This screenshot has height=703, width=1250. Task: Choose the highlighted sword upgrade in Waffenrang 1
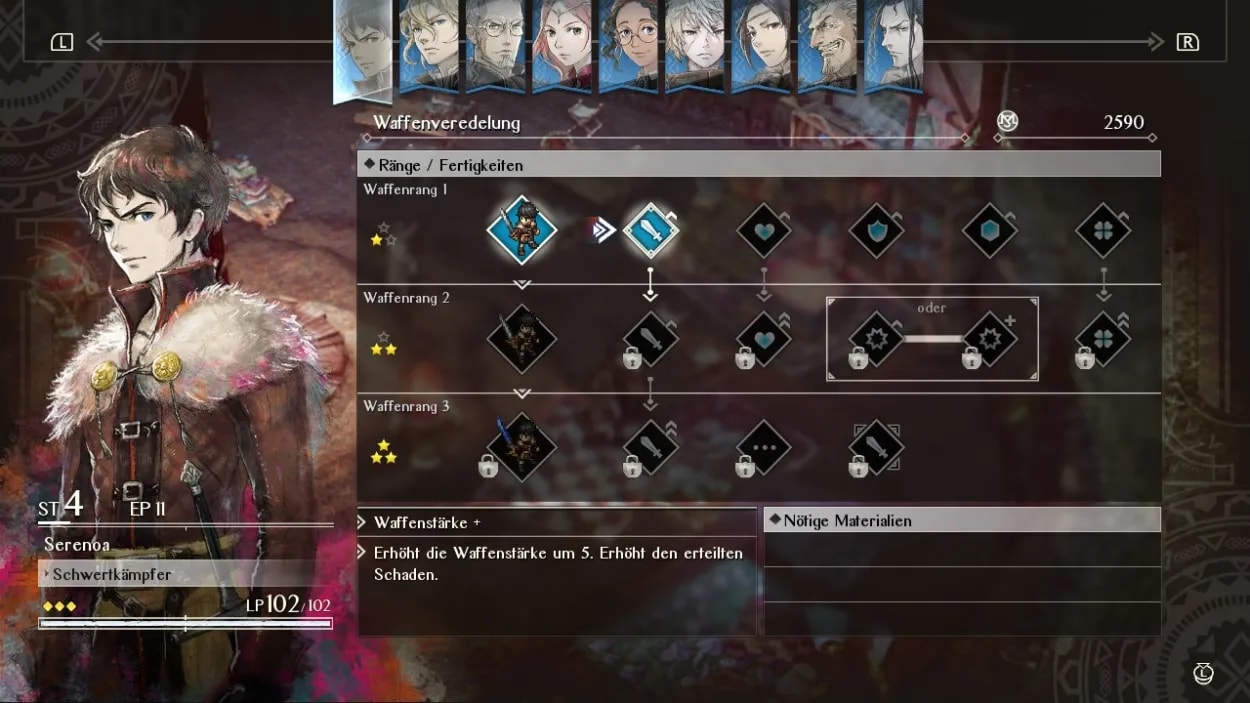pos(651,230)
